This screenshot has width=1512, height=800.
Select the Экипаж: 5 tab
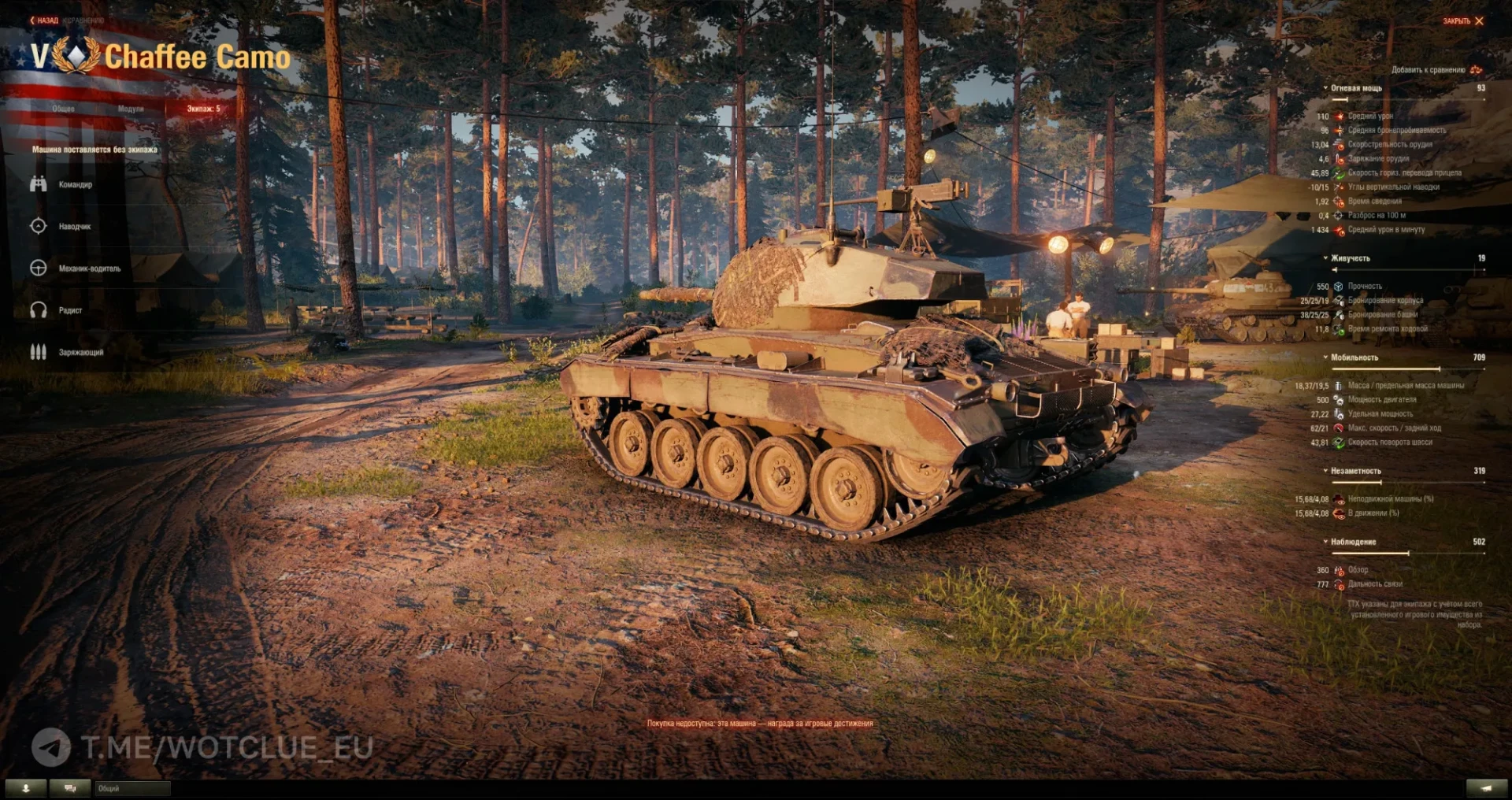[203, 109]
